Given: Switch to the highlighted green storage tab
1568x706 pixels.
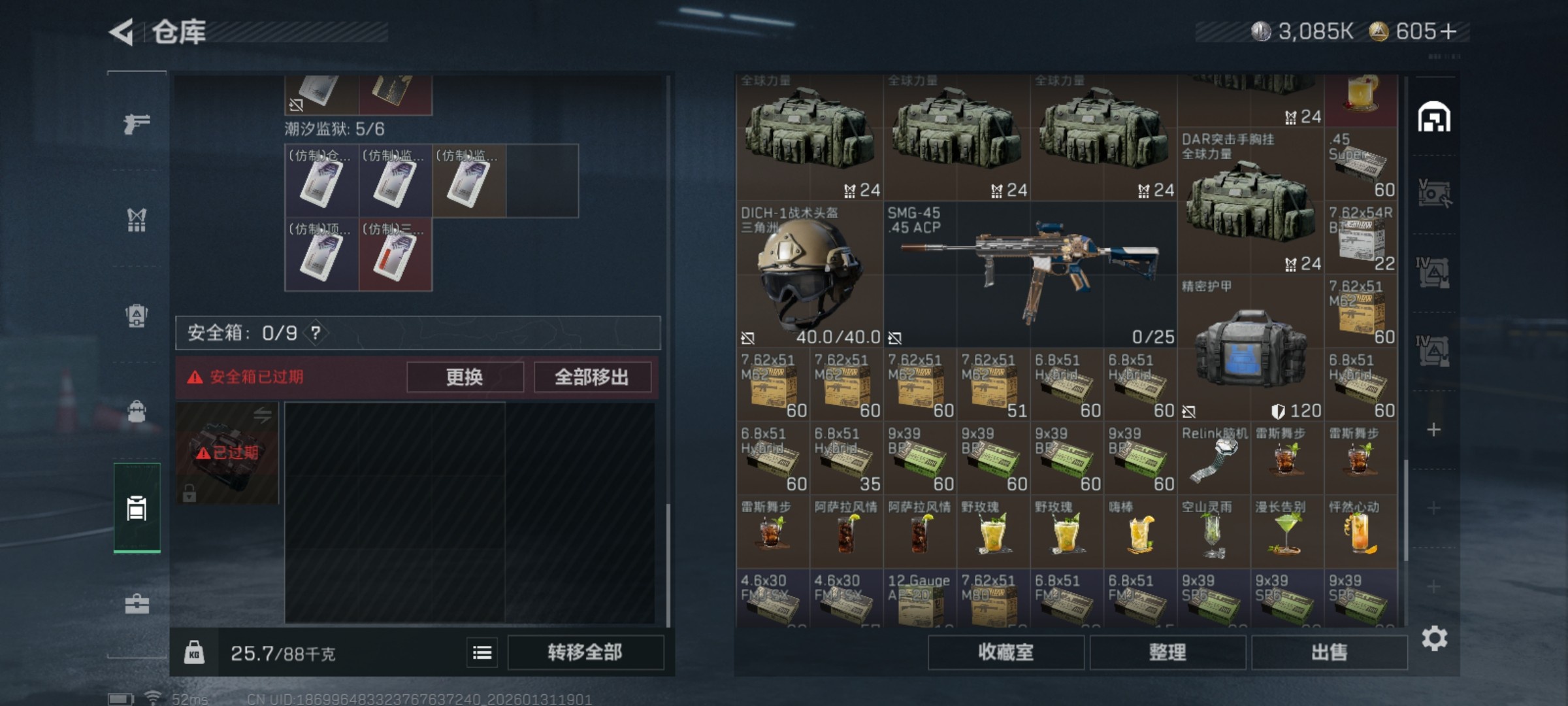Looking at the screenshot, I should (135, 510).
